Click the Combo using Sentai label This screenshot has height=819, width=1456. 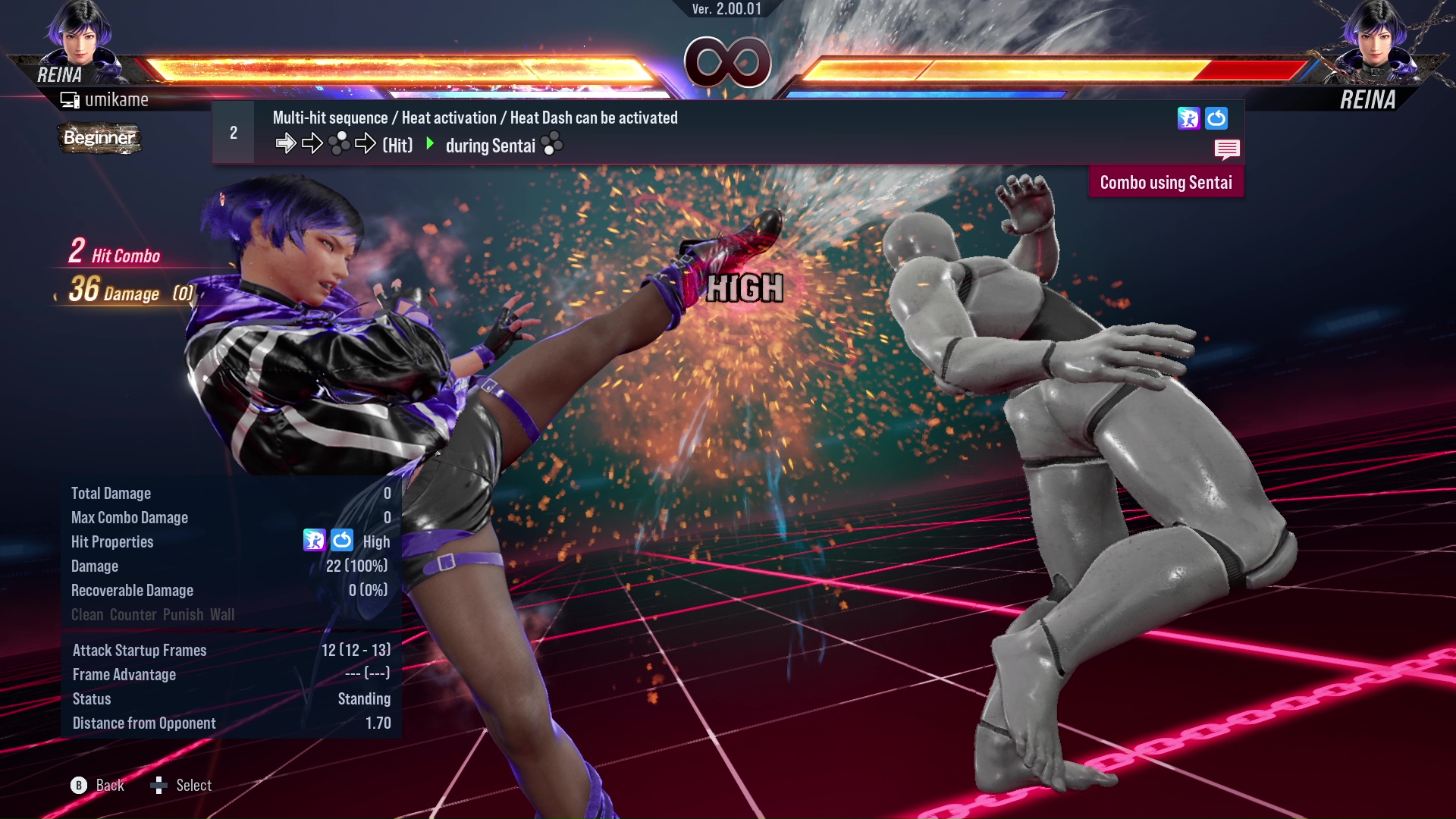[1166, 182]
